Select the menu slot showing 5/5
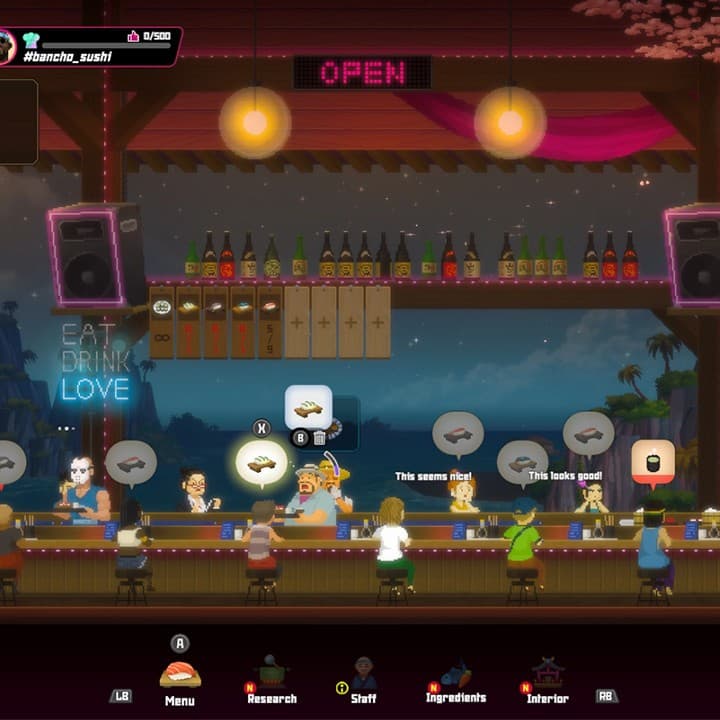Screen dimensions: 720x720 (270, 322)
